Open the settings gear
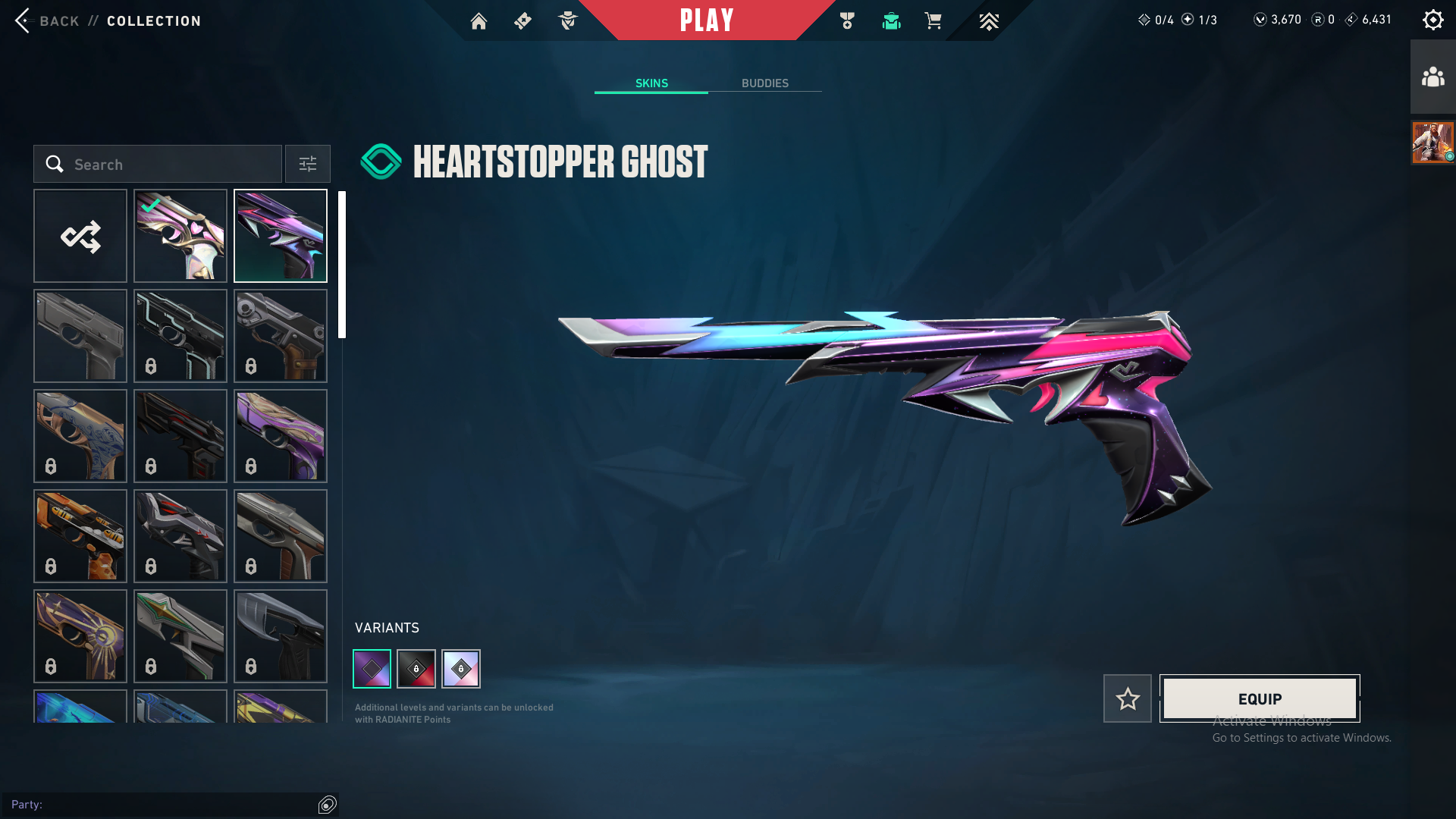The image size is (1456, 819). pos(1432,20)
